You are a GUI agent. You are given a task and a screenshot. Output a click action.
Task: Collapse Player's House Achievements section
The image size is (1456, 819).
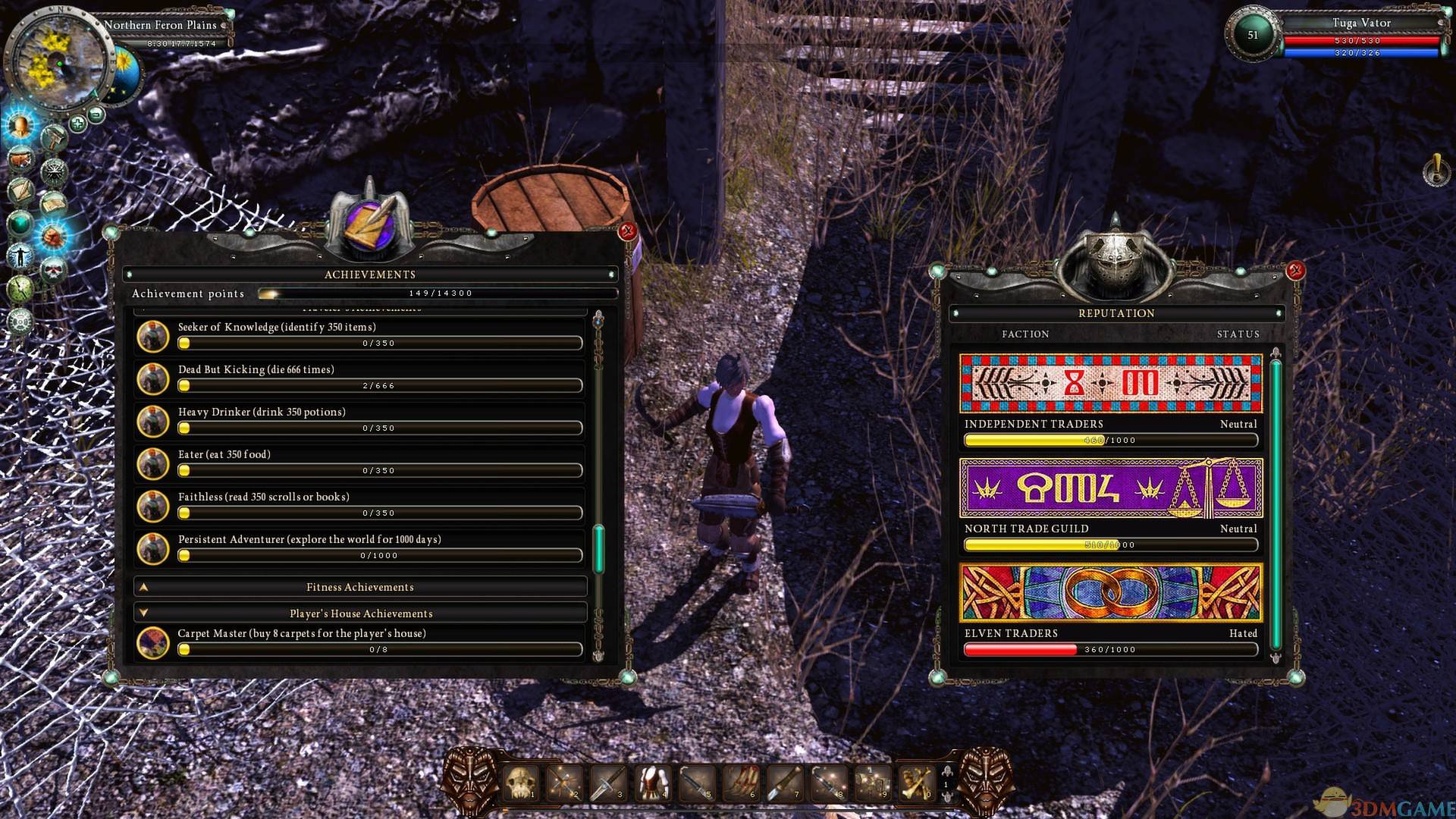tap(360, 613)
